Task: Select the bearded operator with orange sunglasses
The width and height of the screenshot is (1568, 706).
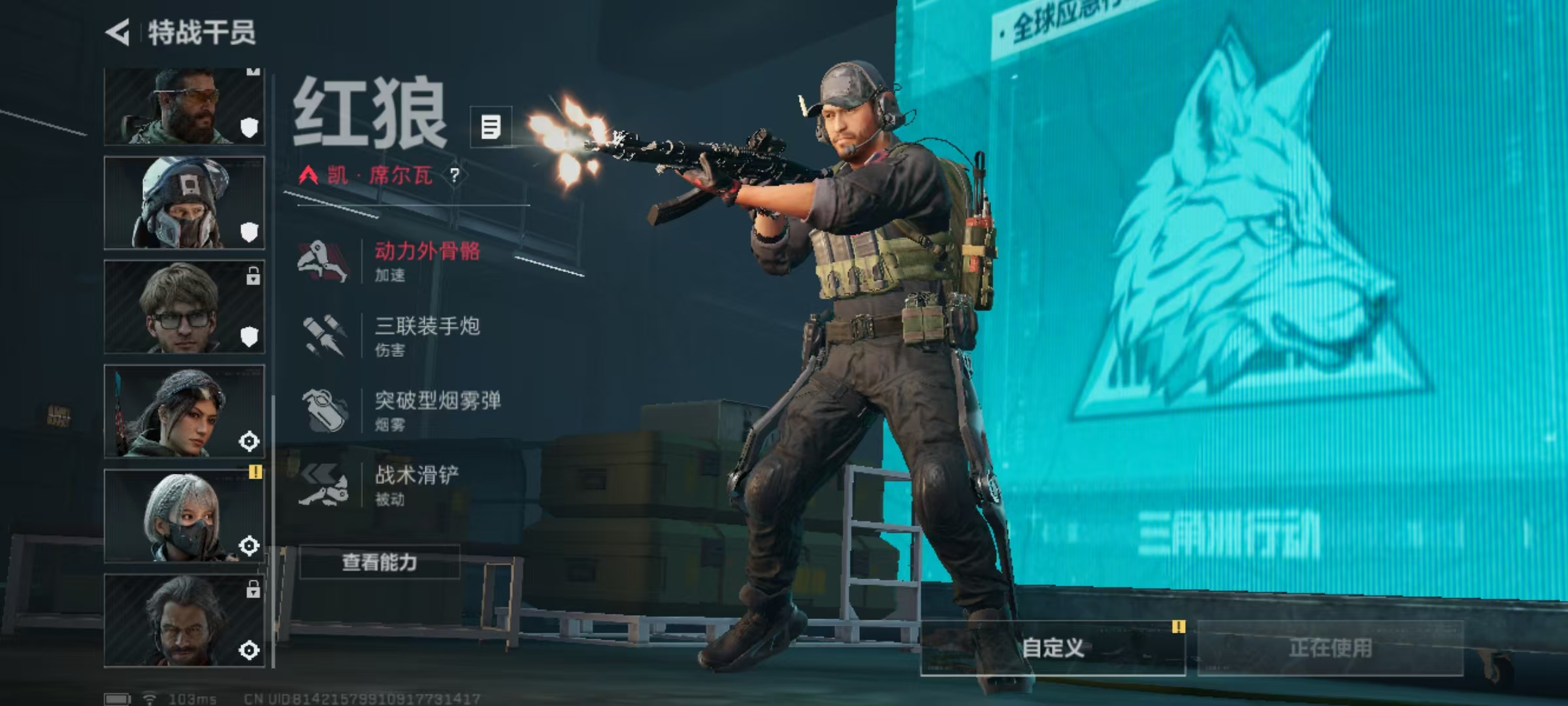Action: click(184, 106)
